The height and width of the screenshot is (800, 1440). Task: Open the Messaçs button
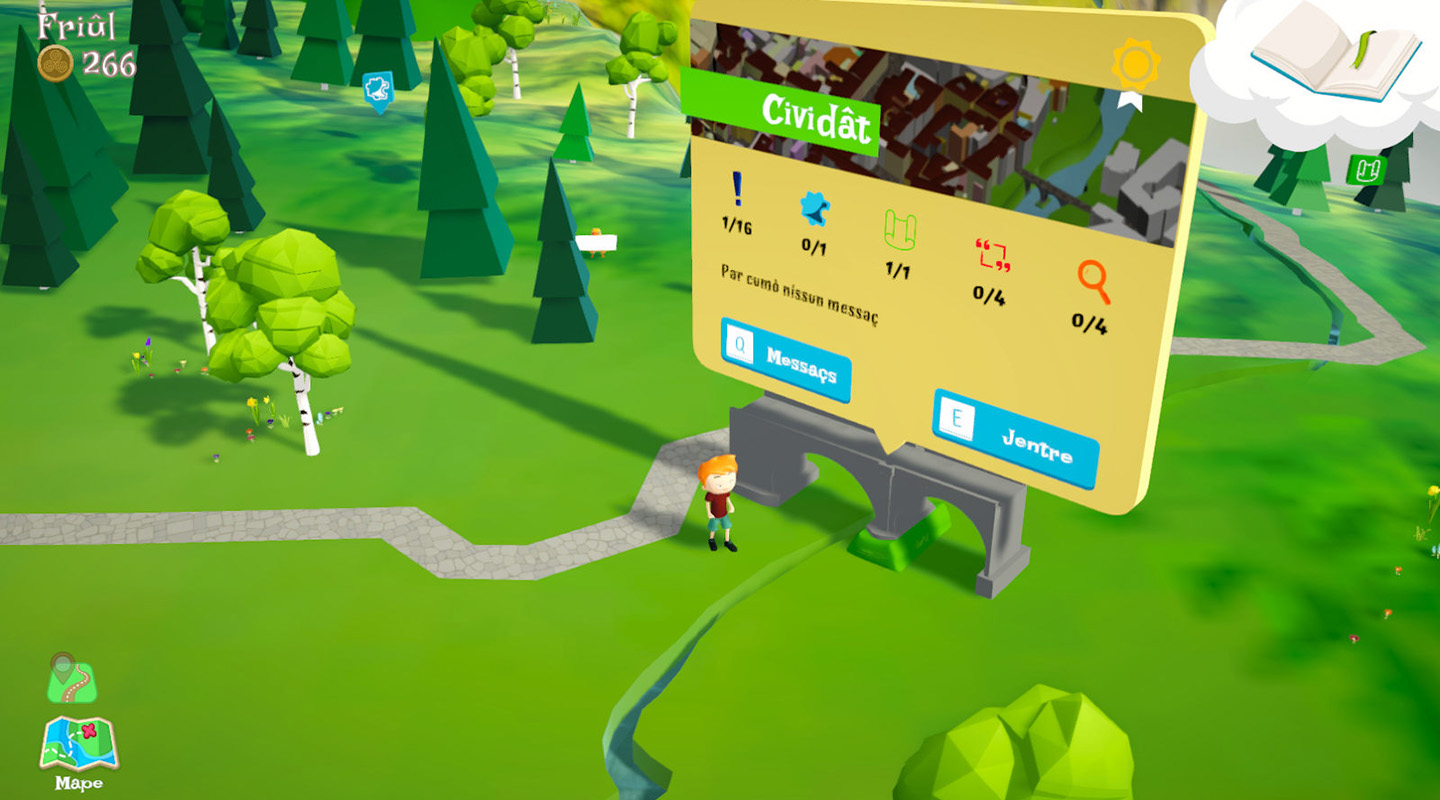click(x=786, y=360)
